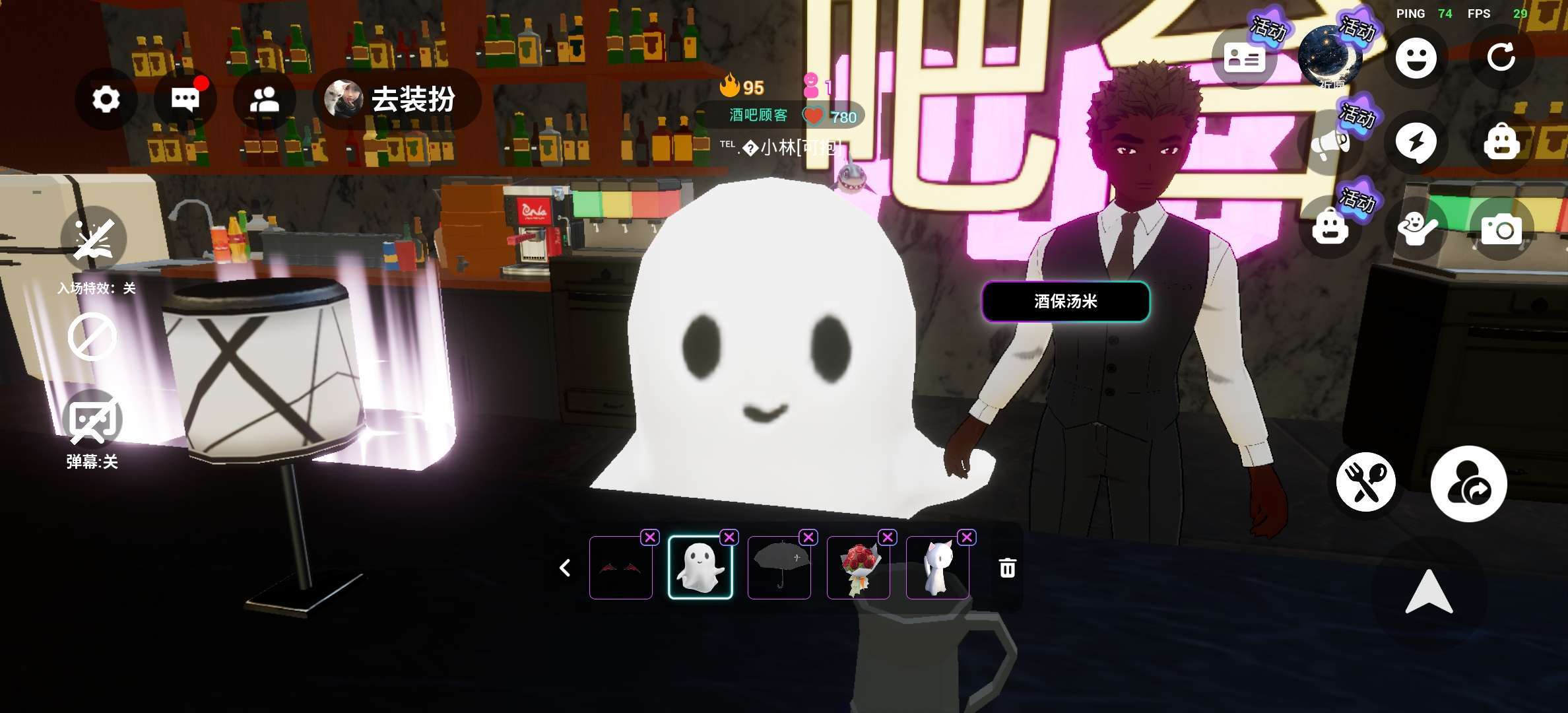The image size is (1568, 713).
Task: Select the rose bouquet item slot
Action: click(859, 568)
